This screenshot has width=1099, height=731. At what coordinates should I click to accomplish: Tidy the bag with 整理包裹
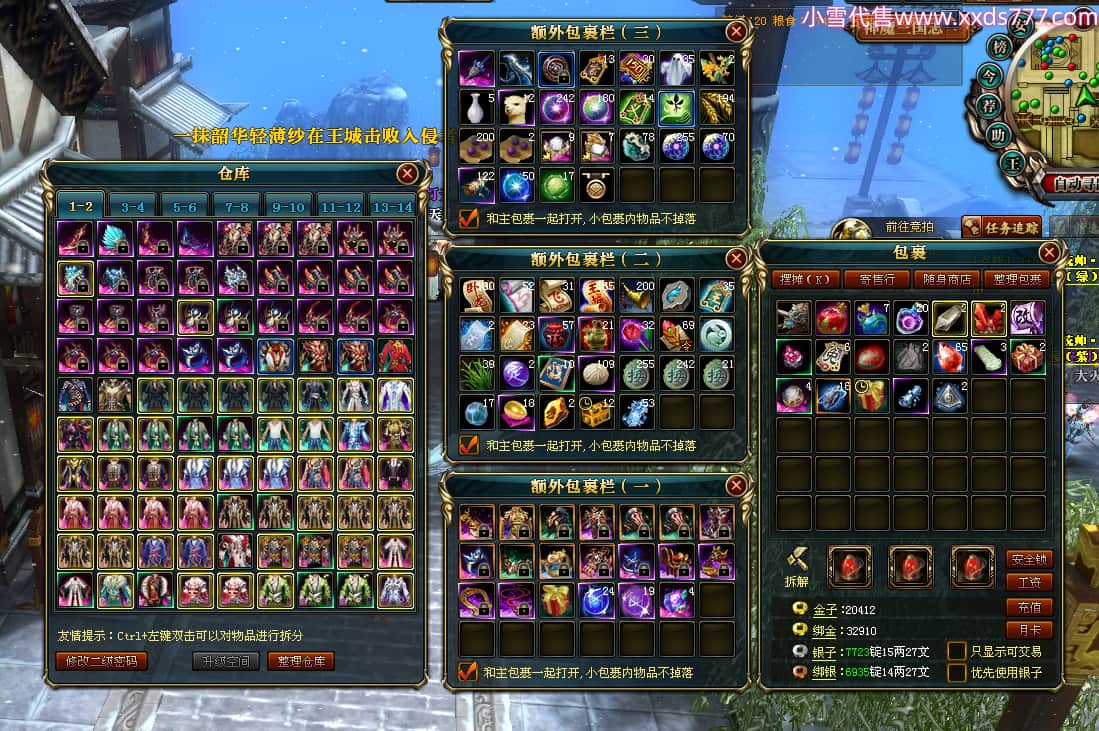tap(1016, 279)
